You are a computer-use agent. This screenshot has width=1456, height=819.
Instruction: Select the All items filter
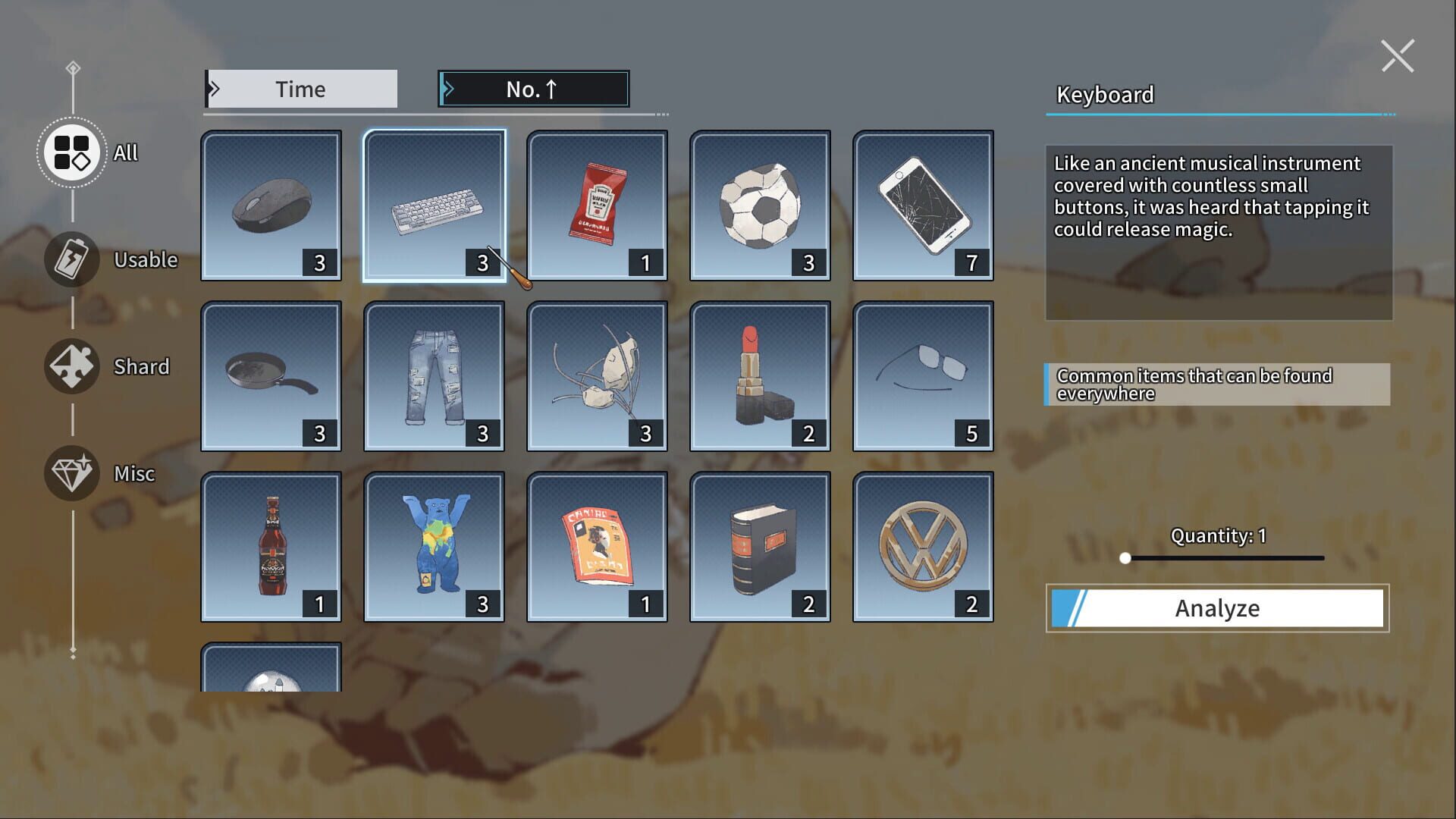[72, 152]
